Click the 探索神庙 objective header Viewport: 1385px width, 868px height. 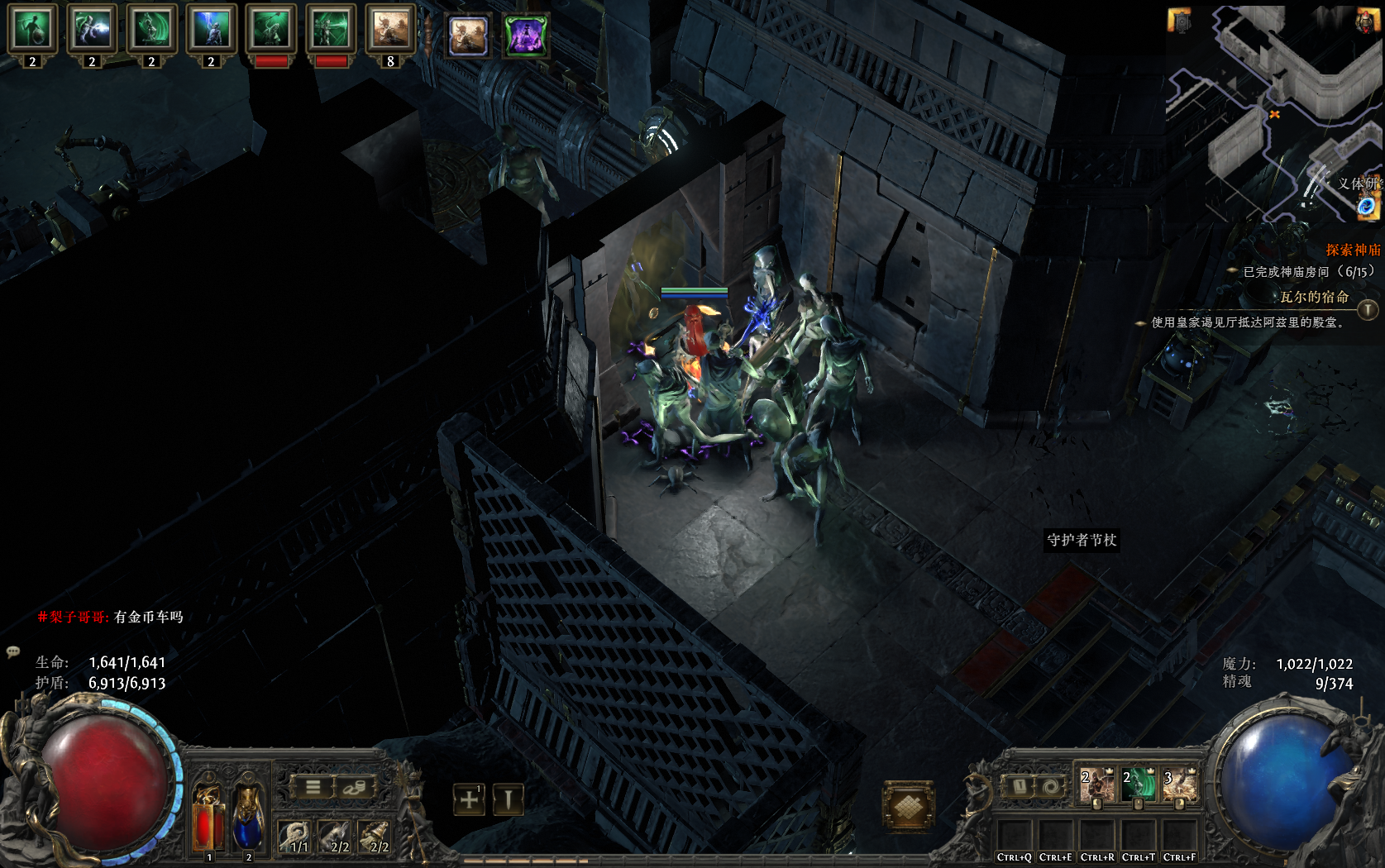(1353, 250)
